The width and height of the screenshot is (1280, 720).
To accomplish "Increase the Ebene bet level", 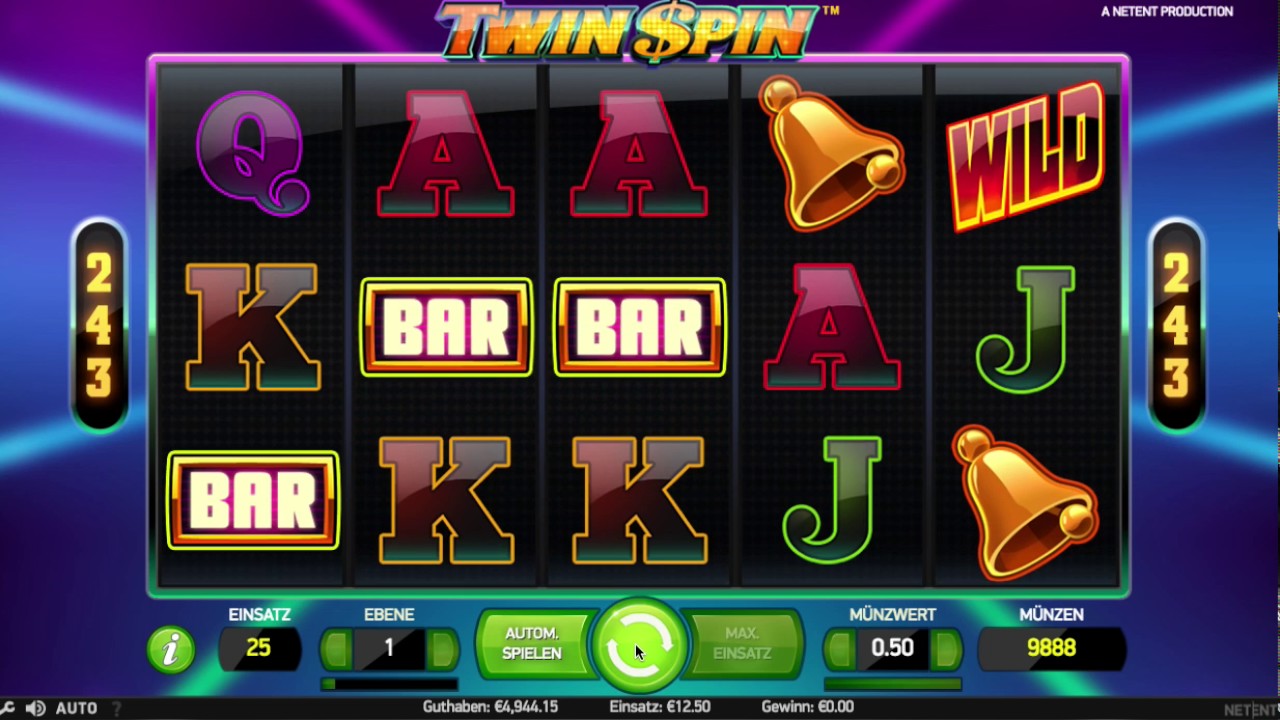I will coord(441,650).
